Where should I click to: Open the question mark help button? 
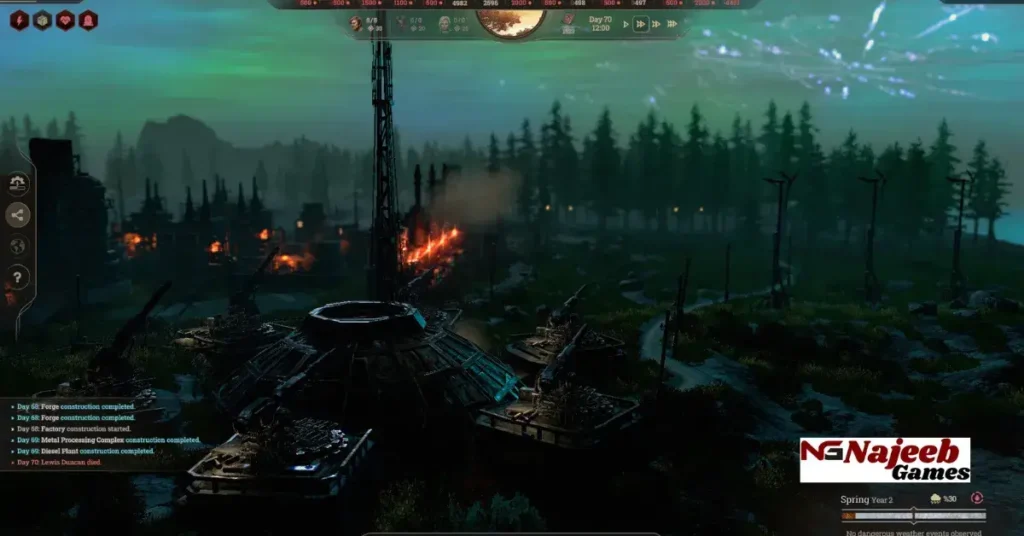[x=18, y=277]
